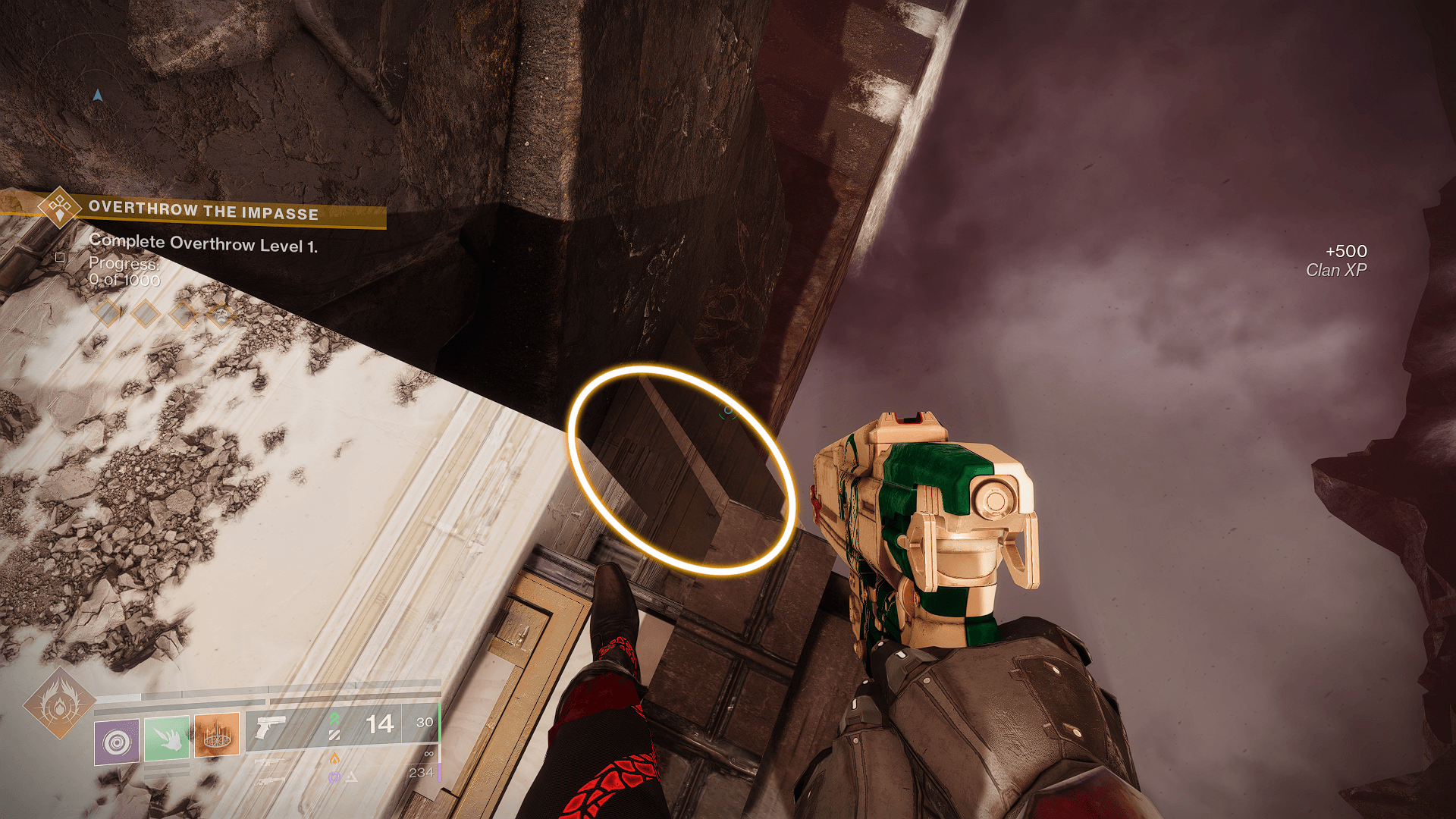Activate the orange class ability icon
Image resolution: width=1456 pixels, height=819 pixels.
click(x=217, y=734)
